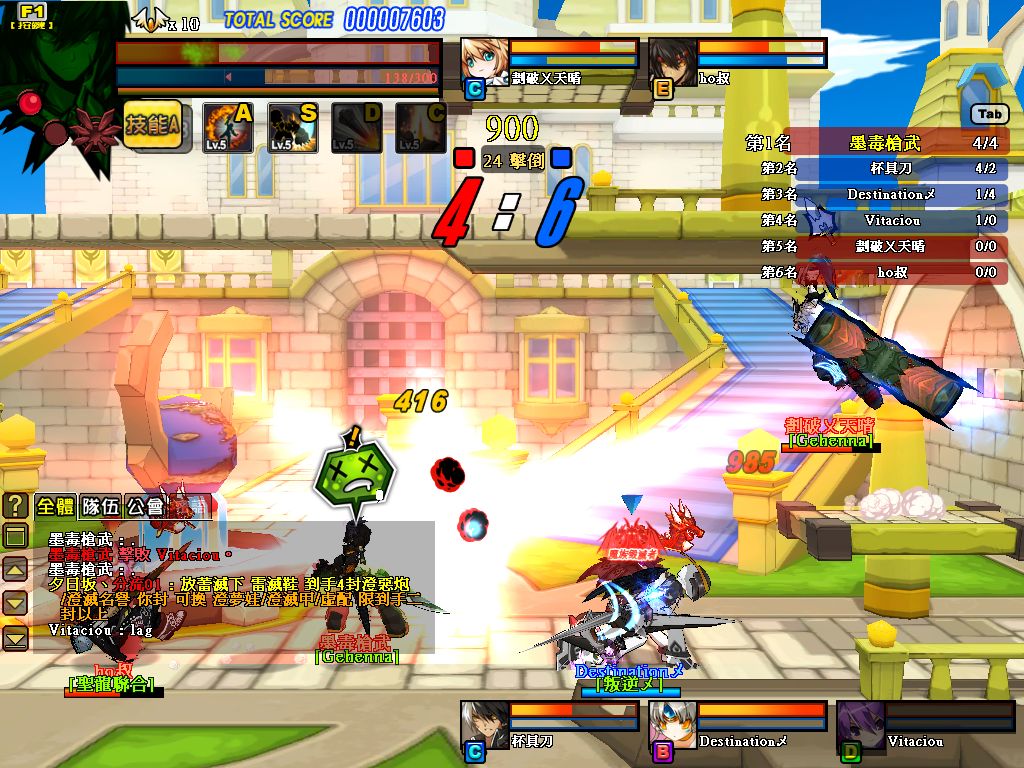Pick the Destinationメ scoreboard row
The height and width of the screenshot is (768, 1024).
(877, 194)
